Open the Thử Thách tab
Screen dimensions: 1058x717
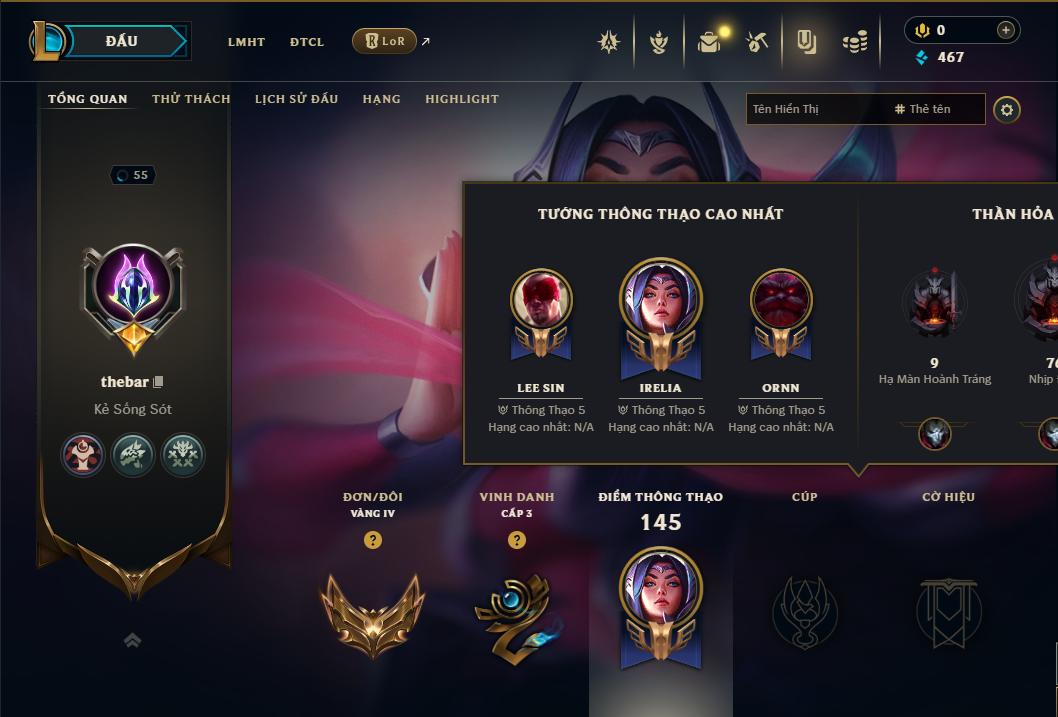point(191,99)
